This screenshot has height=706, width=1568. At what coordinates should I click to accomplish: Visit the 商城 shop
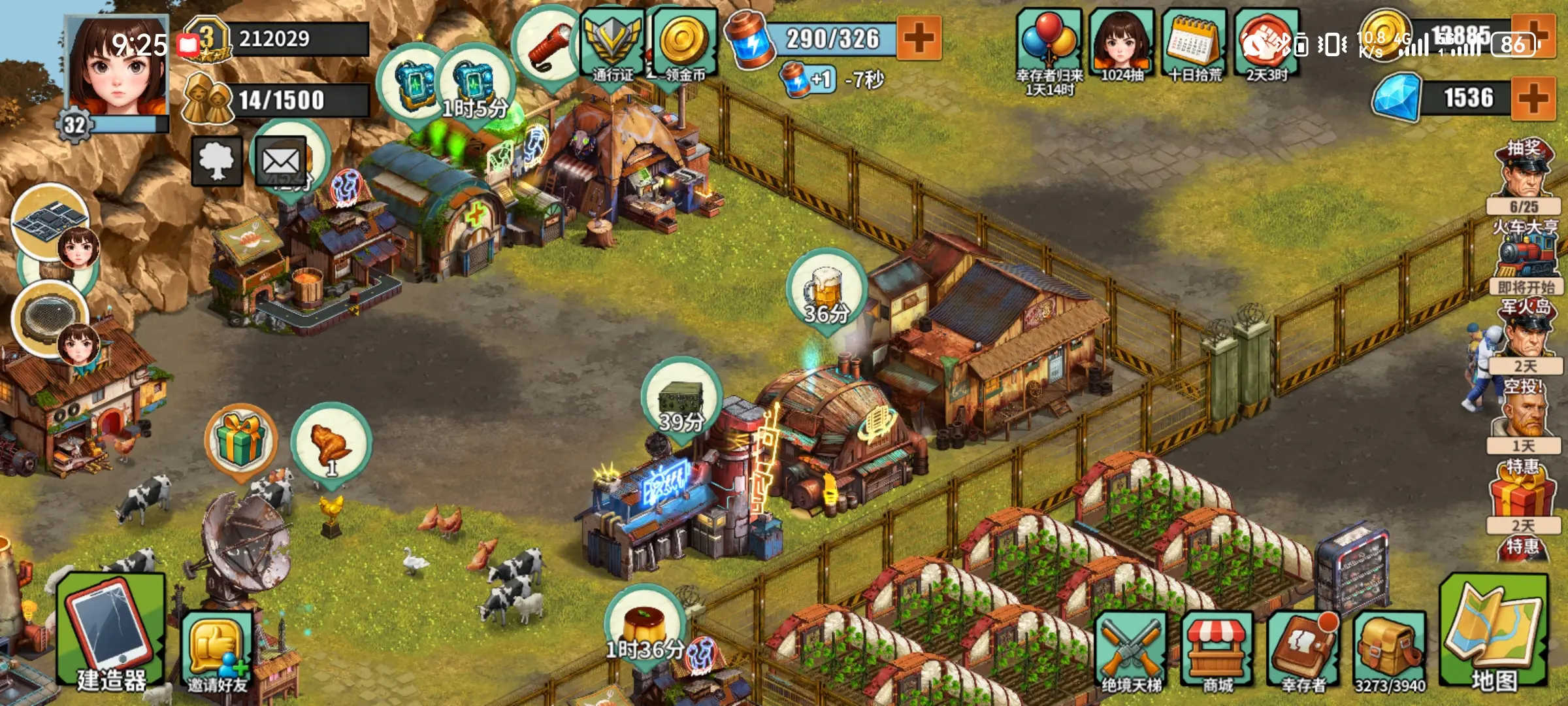(1217, 651)
